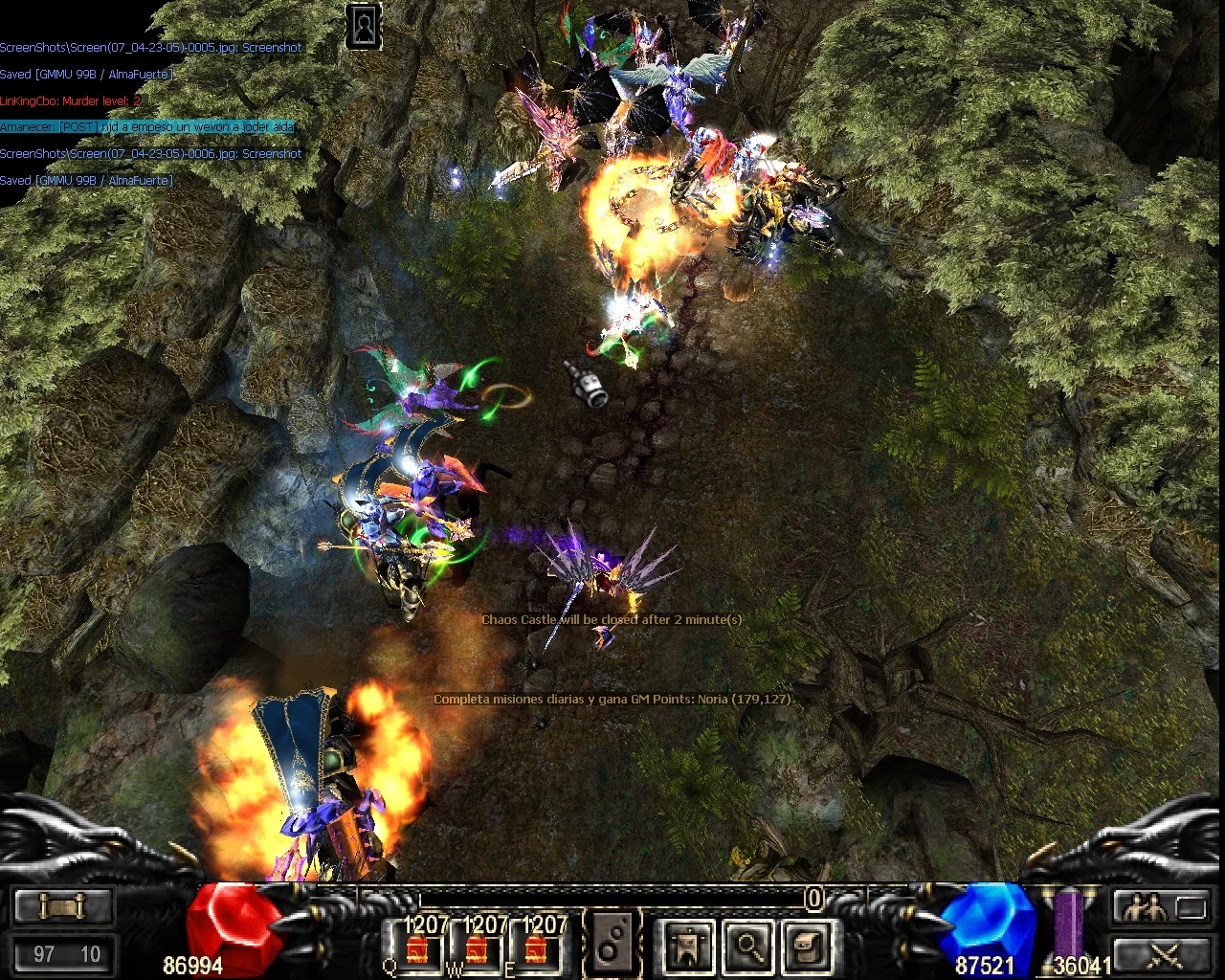Open the character stats window
The height and width of the screenshot is (980, 1225).
click(x=688, y=947)
